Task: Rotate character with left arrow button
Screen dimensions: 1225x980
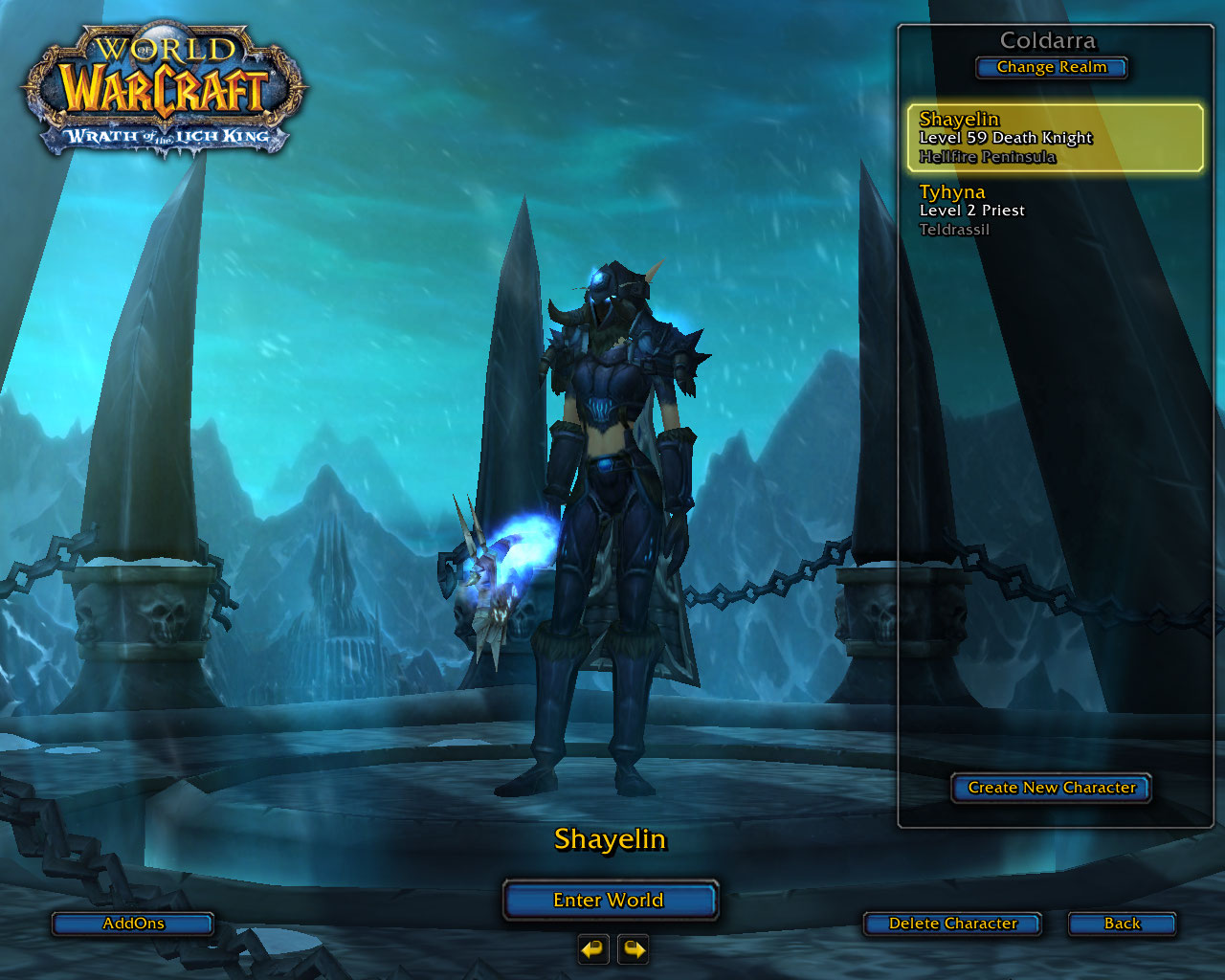Action: [x=593, y=949]
